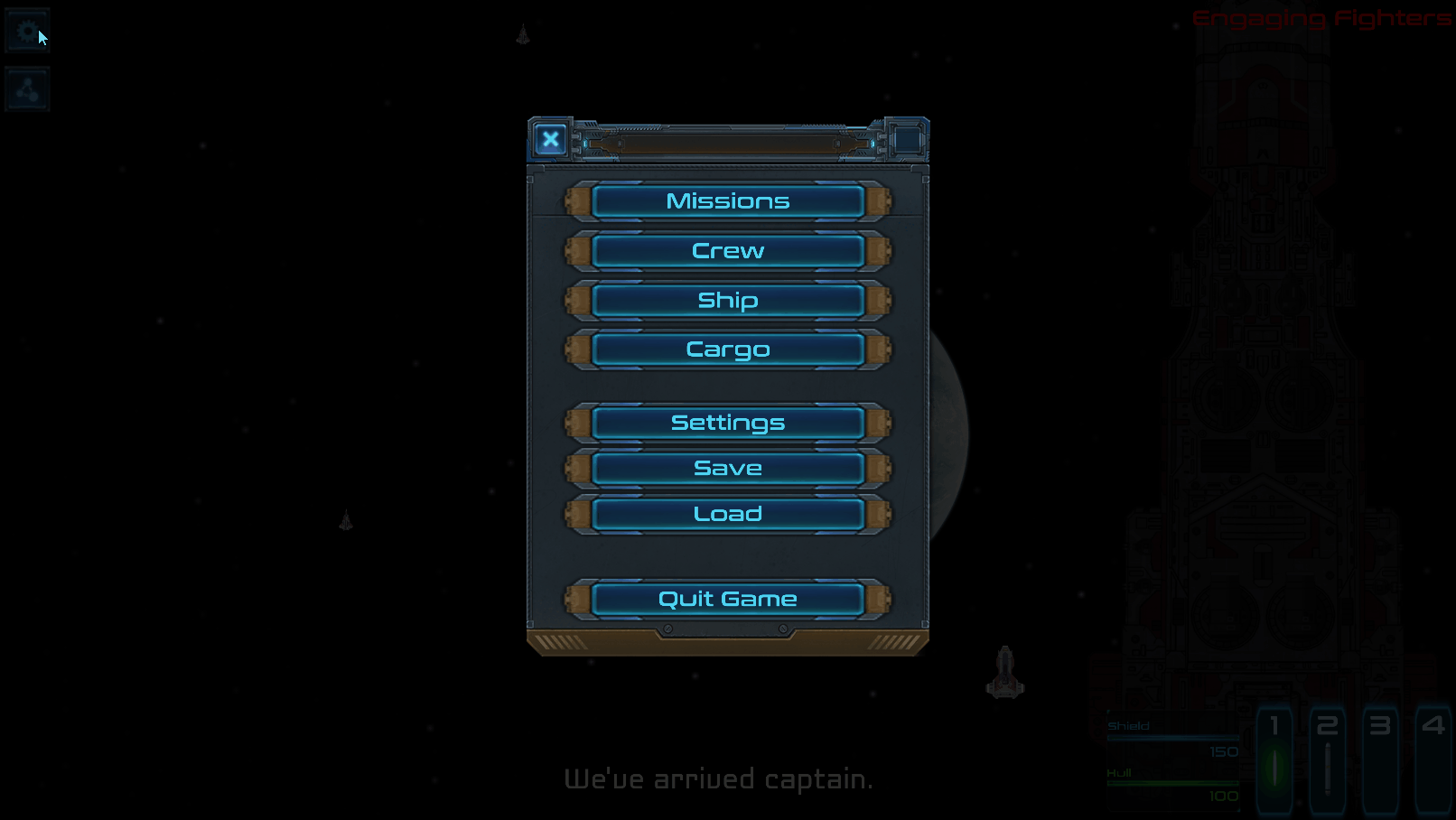Save the game
Screen dimensions: 1456x820
click(x=726, y=468)
